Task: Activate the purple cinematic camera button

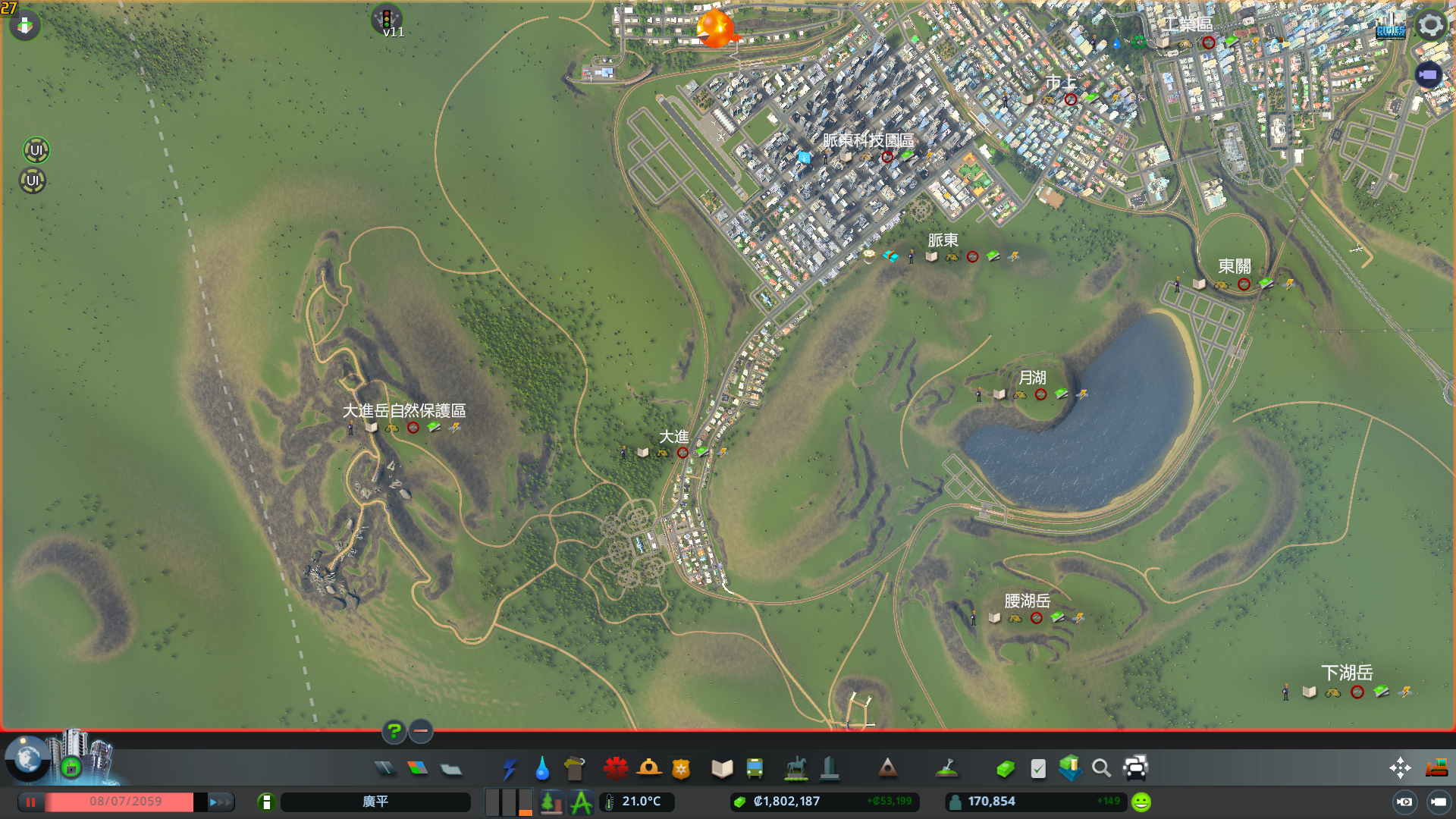Action: point(1428,74)
